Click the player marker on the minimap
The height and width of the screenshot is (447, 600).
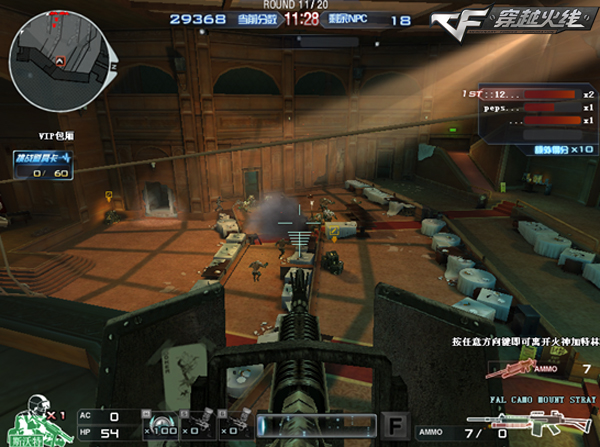(x=59, y=61)
